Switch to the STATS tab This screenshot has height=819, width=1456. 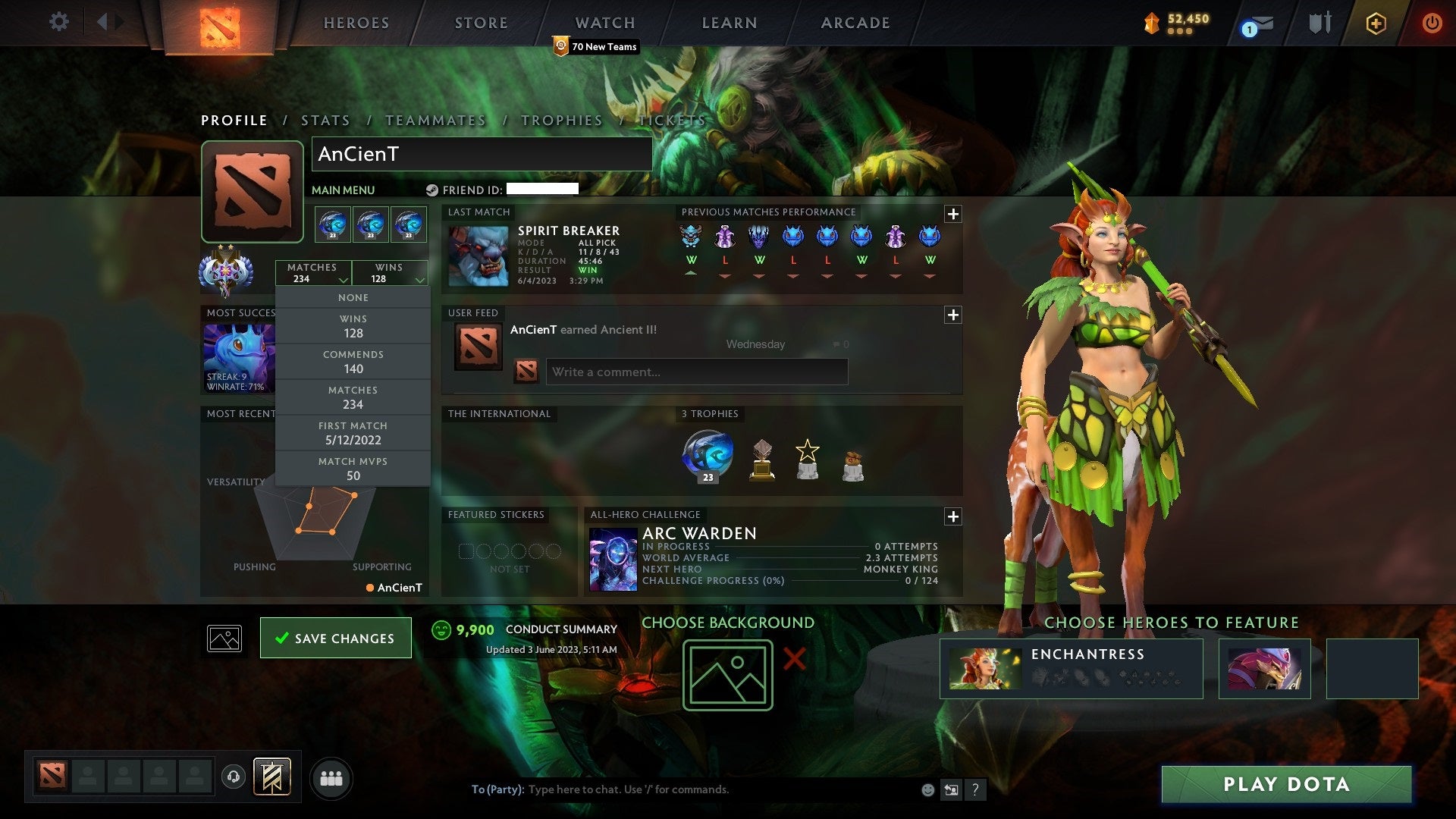[325, 120]
